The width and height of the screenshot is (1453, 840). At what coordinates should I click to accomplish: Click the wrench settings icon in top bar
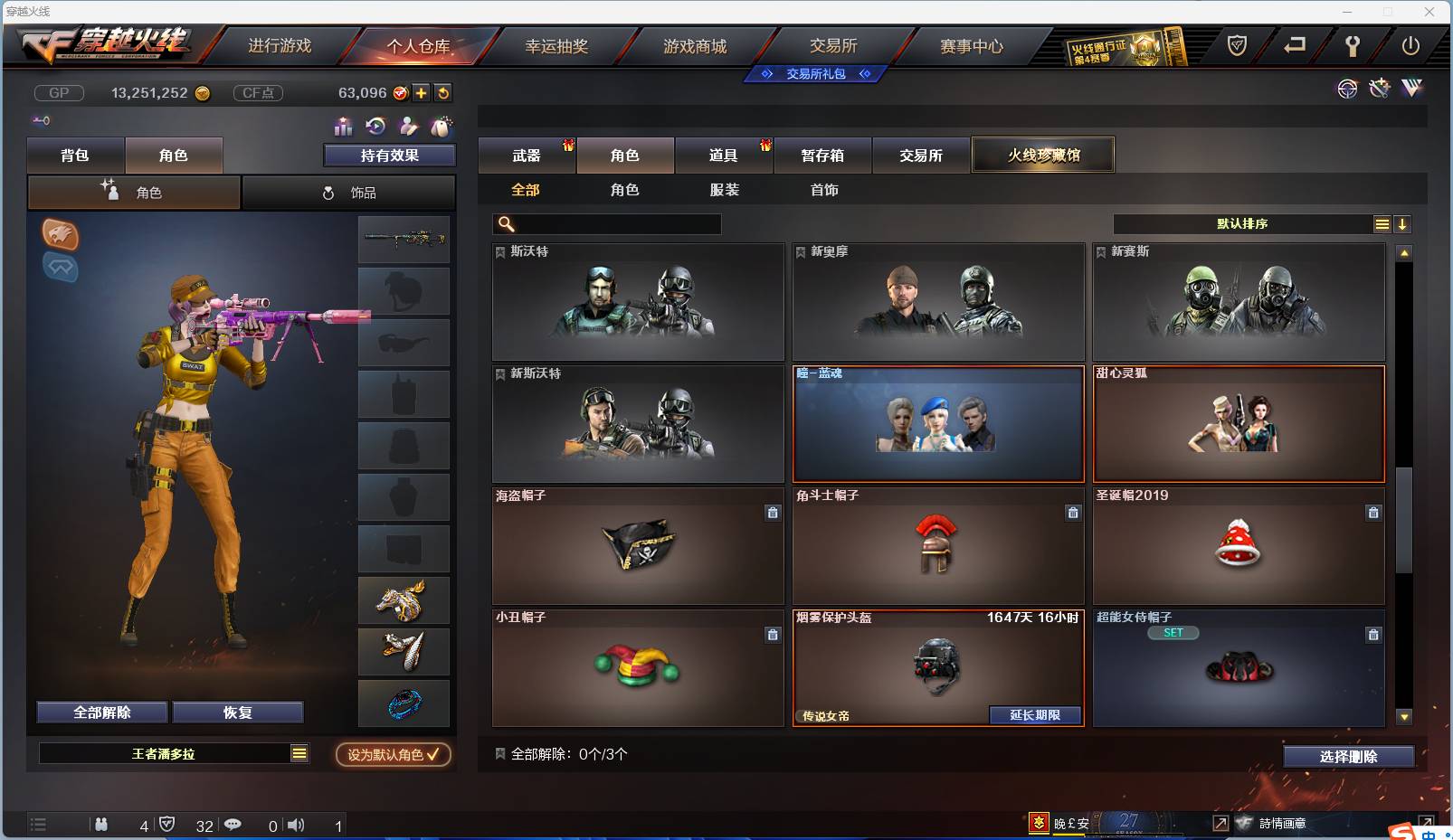pyautogui.click(x=1352, y=46)
